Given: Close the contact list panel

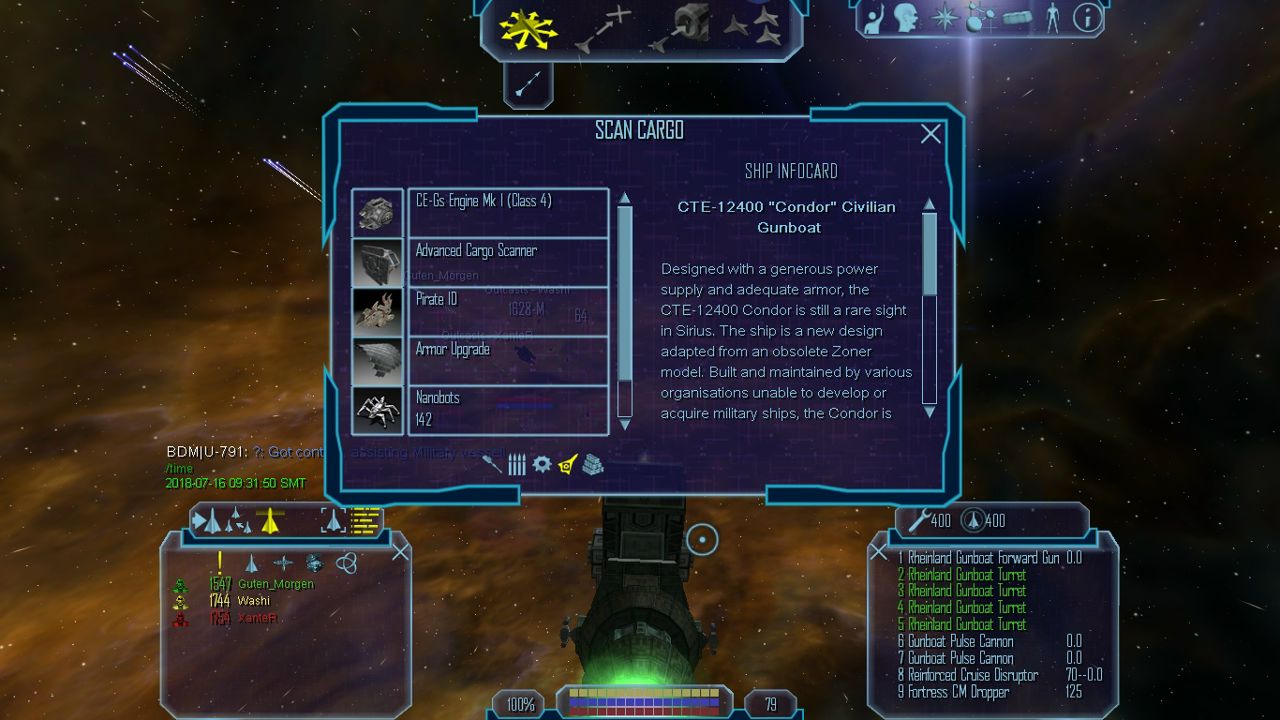Looking at the screenshot, I should [x=400, y=552].
